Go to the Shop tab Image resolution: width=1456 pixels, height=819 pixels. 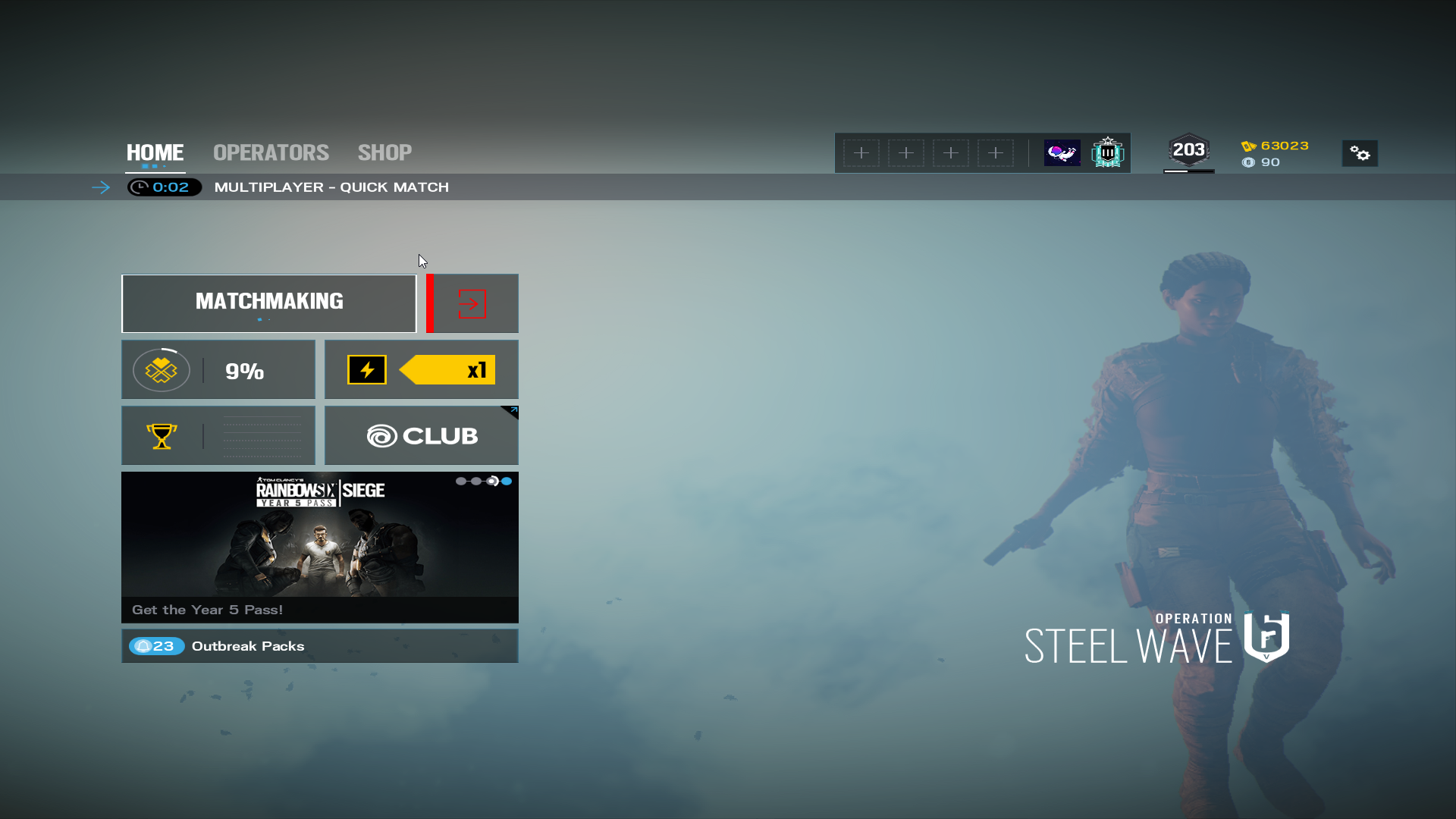[x=384, y=152]
